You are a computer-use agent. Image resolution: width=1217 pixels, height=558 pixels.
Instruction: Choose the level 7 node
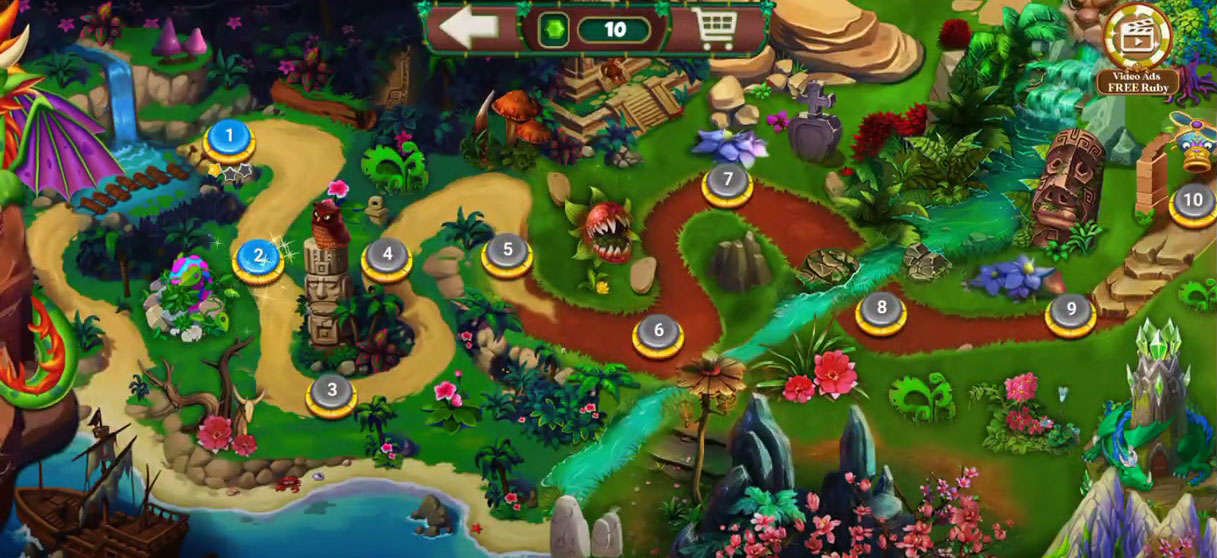click(727, 183)
